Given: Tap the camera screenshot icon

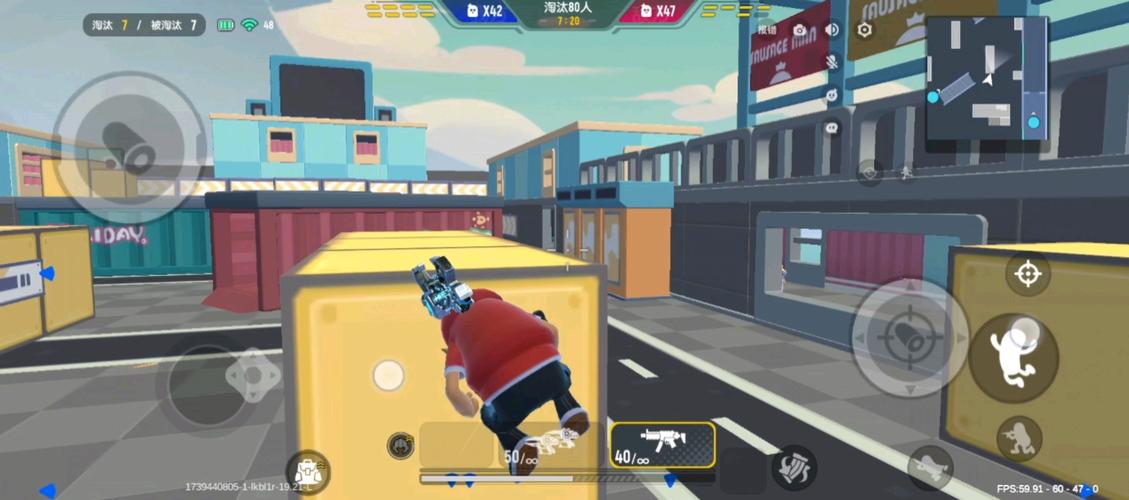Looking at the screenshot, I should click(800, 30).
